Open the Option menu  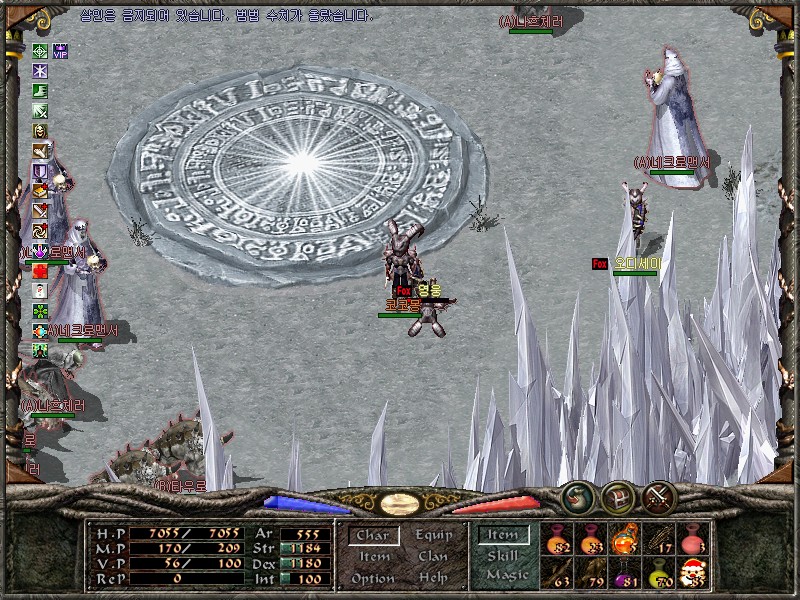373,579
